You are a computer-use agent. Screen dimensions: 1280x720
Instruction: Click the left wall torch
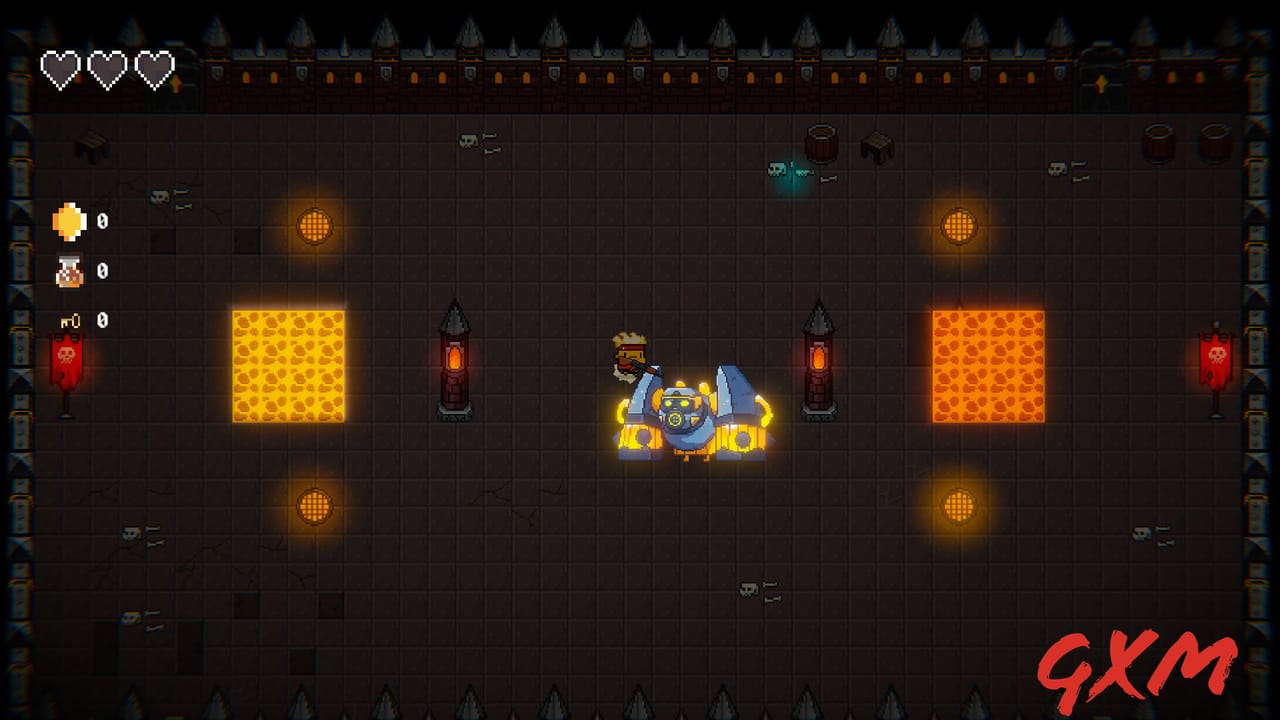point(455,360)
